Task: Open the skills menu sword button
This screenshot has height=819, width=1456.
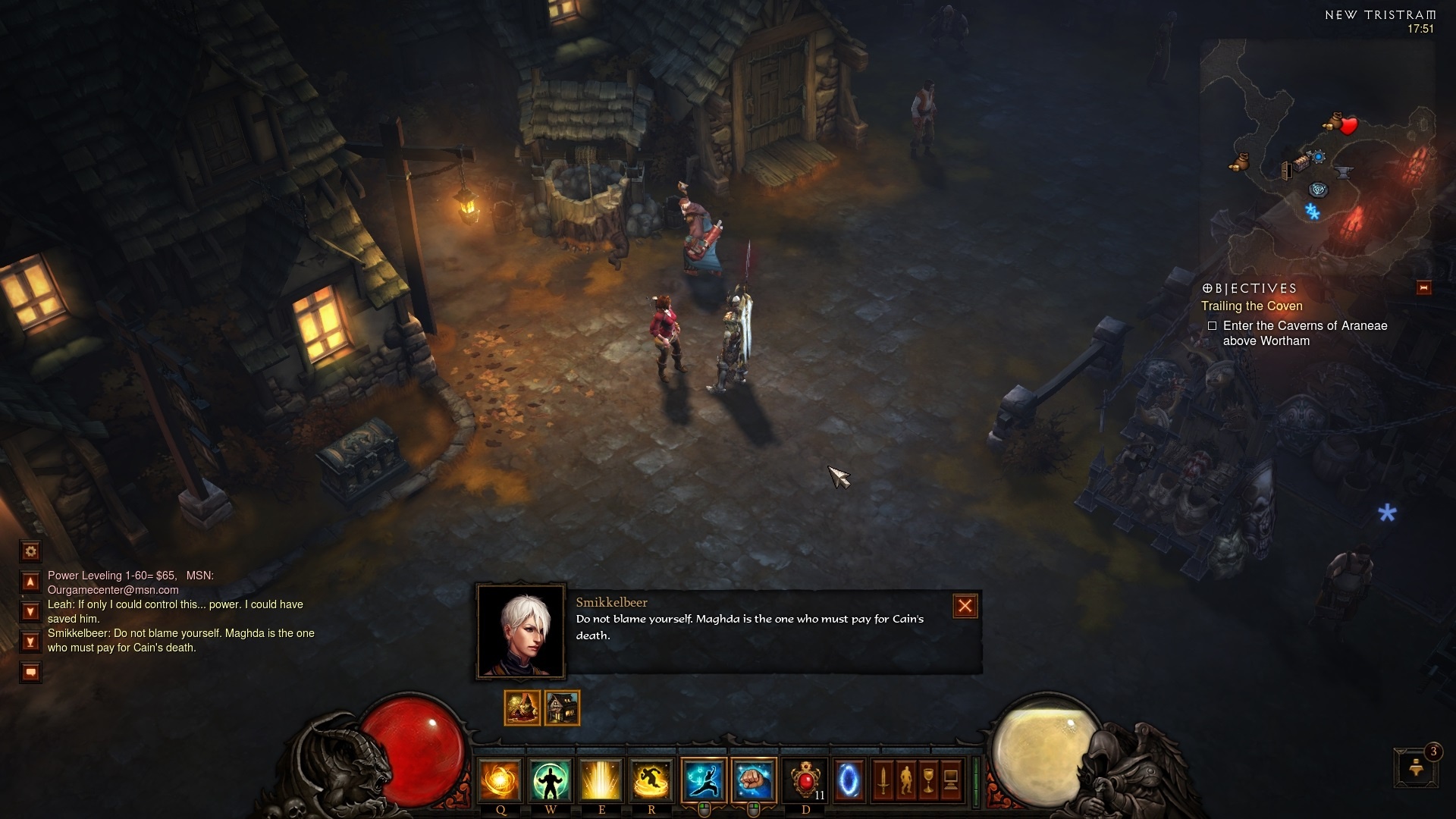Action: point(883,780)
